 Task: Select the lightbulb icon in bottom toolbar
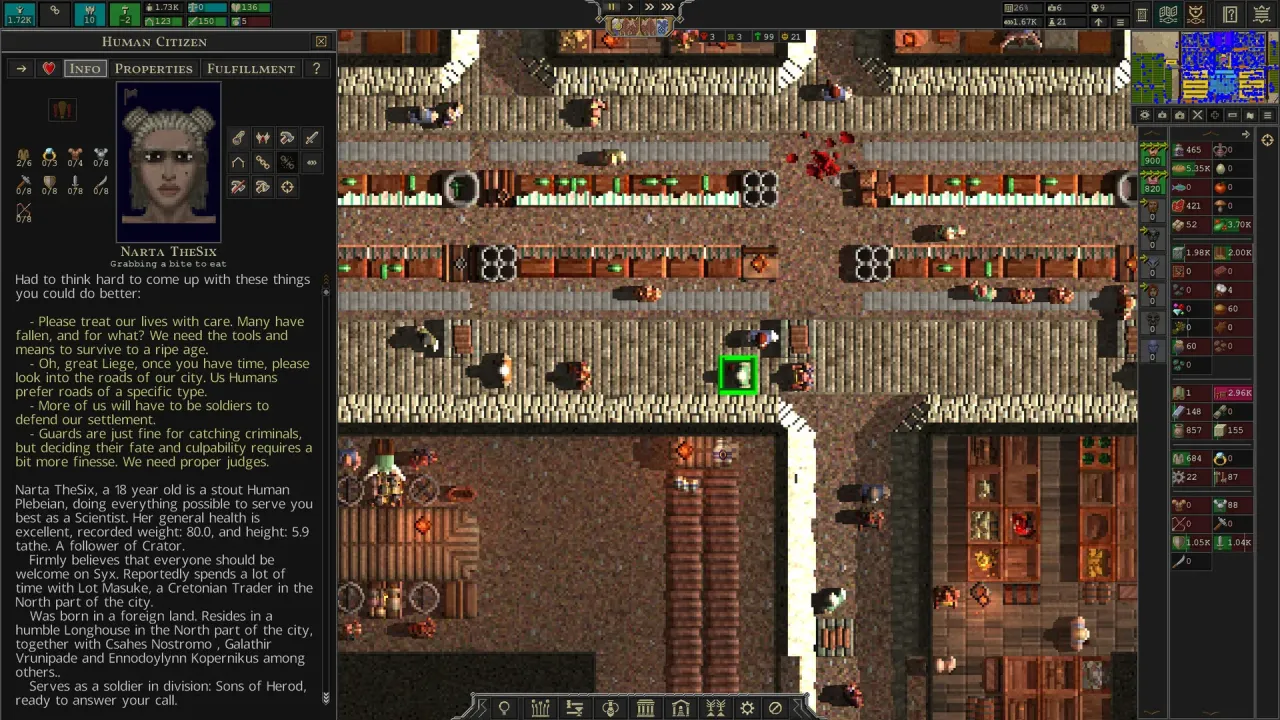coord(504,708)
